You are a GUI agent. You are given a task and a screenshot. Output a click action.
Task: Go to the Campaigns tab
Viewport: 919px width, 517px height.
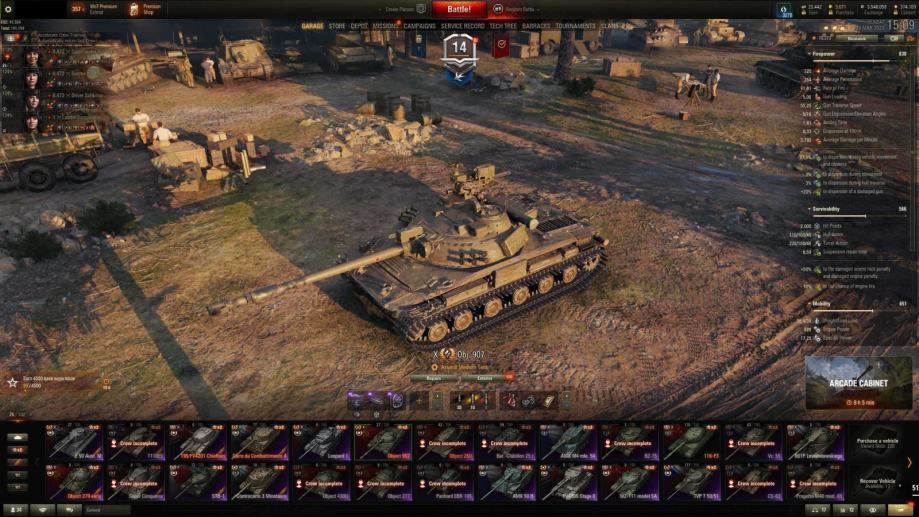[420, 26]
